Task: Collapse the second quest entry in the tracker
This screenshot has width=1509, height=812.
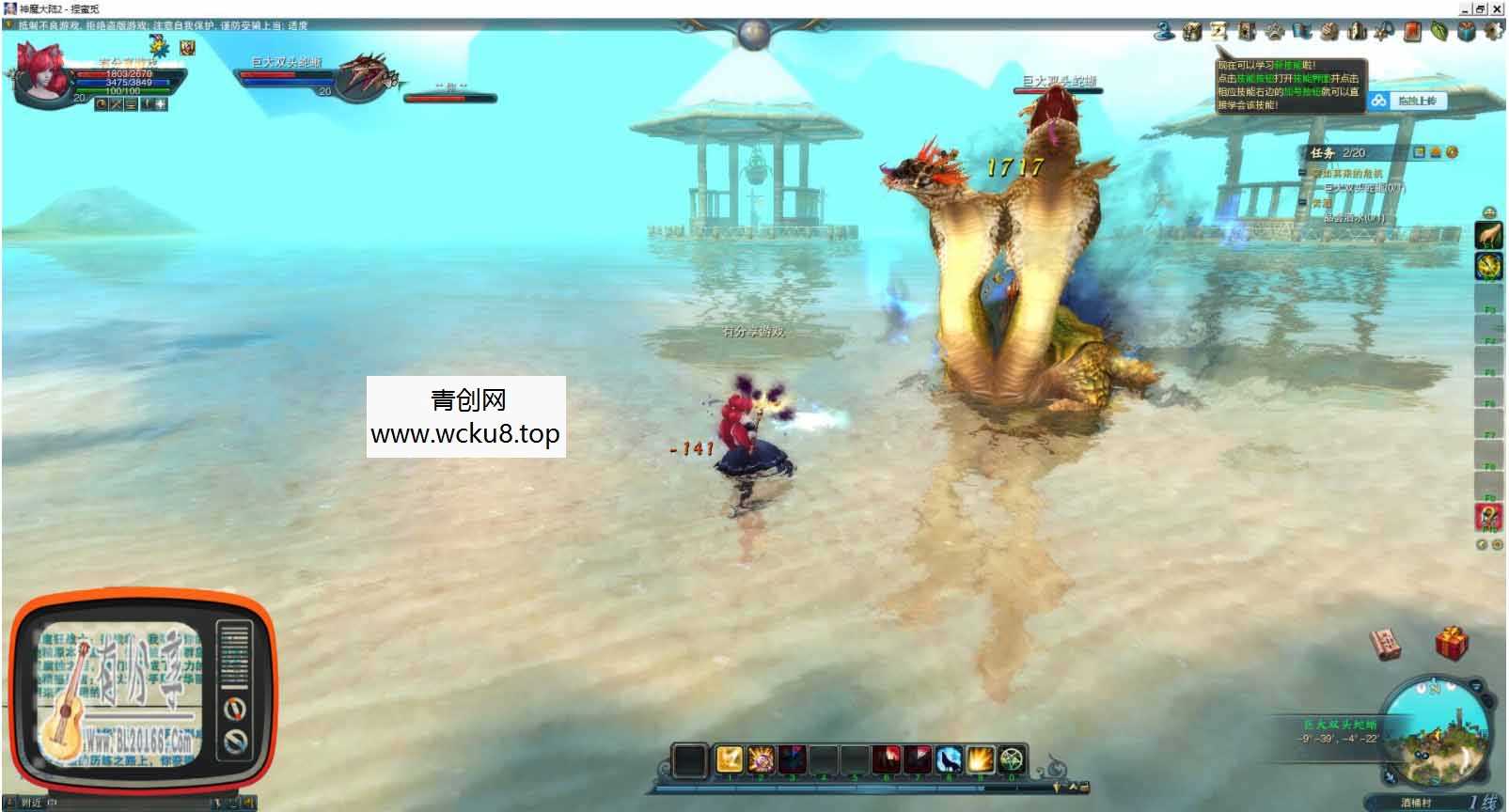Action: tap(1301, 201)
